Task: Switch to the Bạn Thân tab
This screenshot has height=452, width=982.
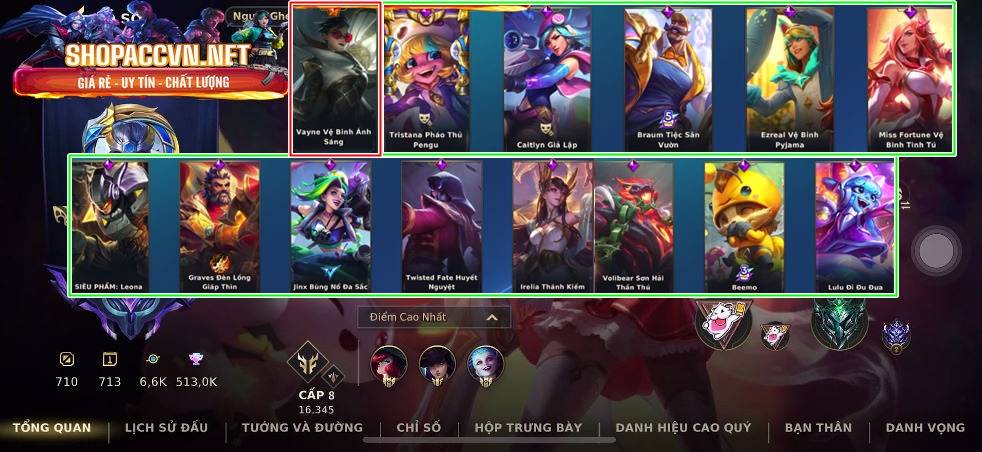Action: tap(818, 428)
